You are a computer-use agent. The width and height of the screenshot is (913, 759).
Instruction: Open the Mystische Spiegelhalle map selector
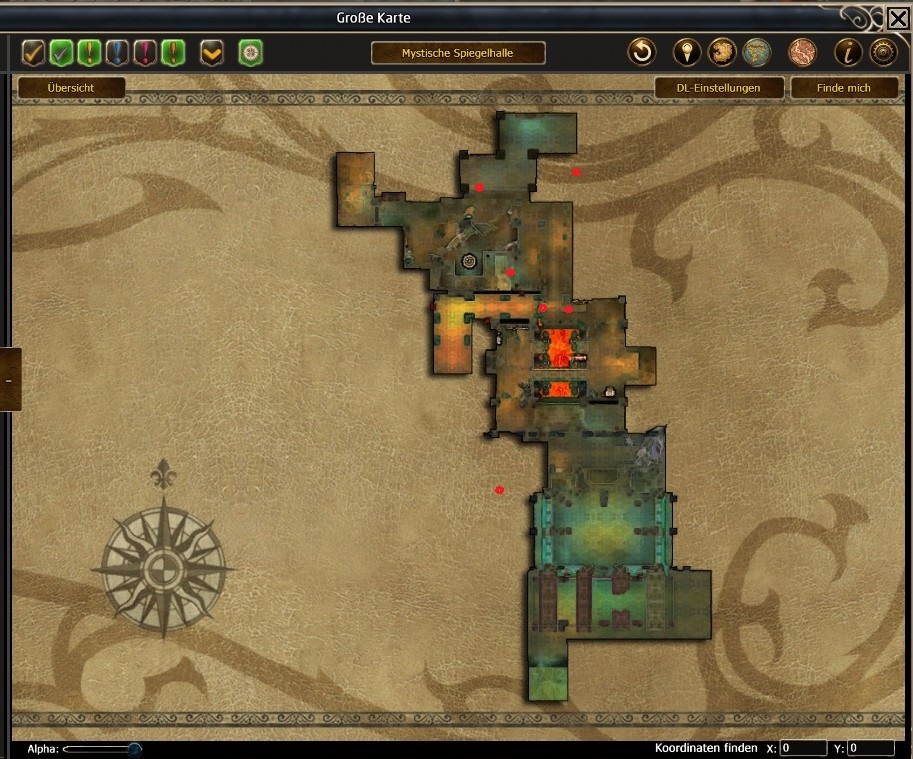(458, 53)
